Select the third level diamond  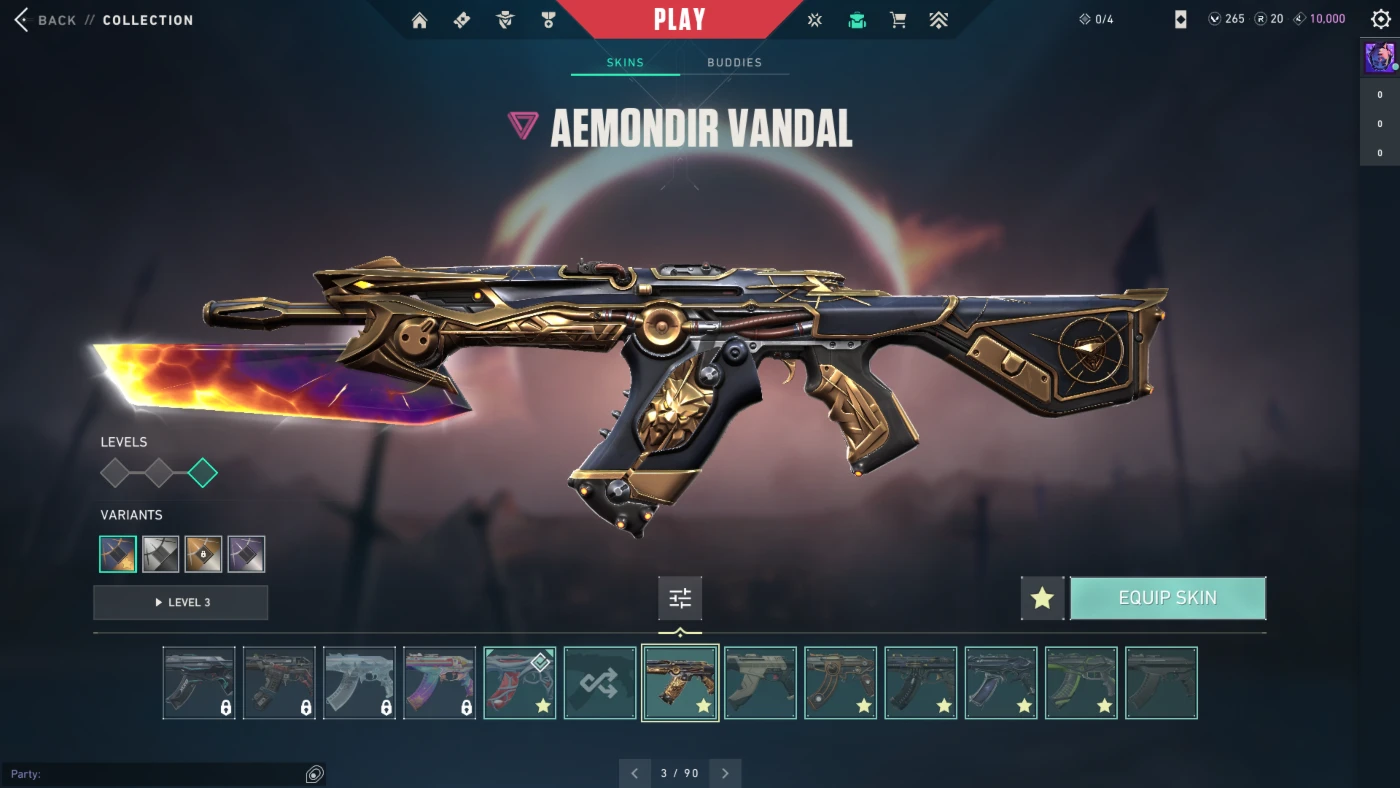click(x=203, y=473)
